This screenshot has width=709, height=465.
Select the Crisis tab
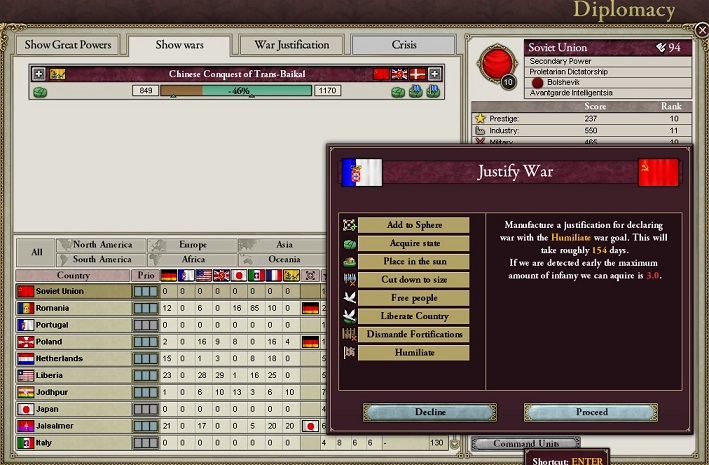point(404,45)
